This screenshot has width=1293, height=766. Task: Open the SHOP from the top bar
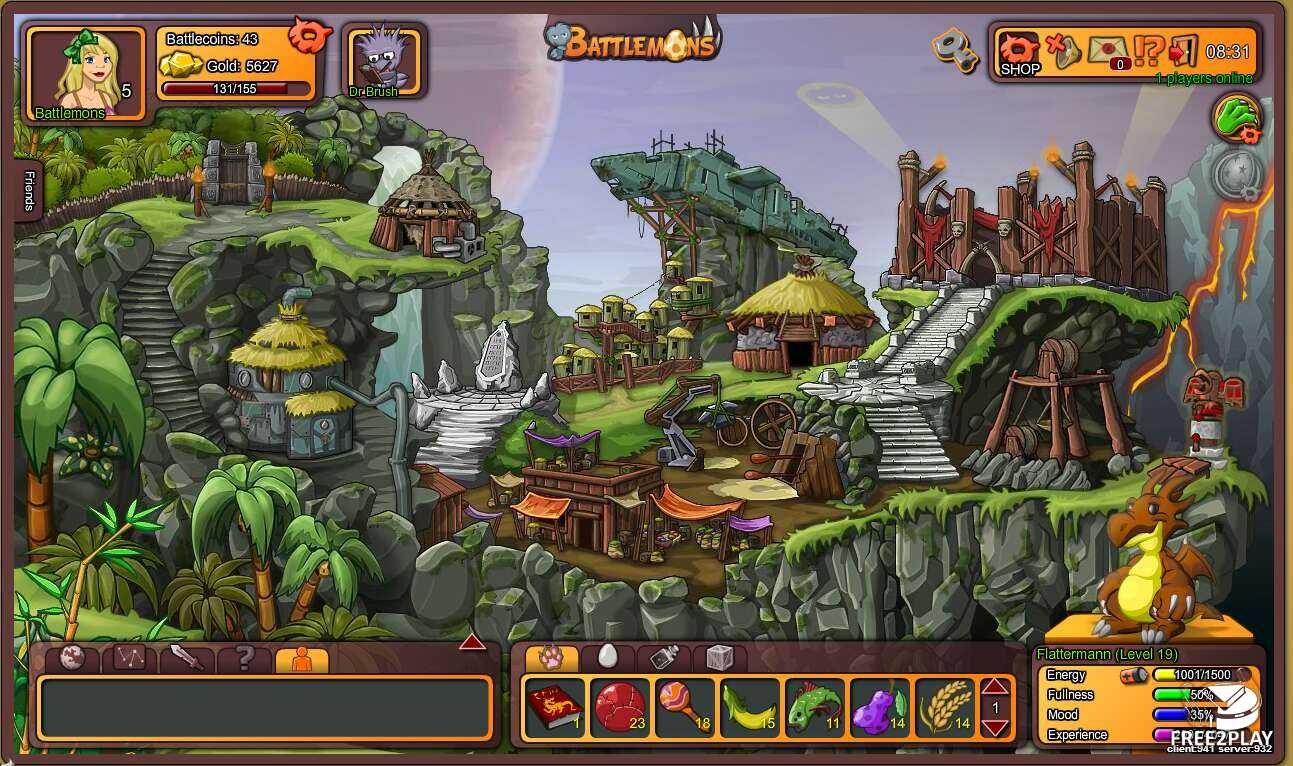(1019, 53)
